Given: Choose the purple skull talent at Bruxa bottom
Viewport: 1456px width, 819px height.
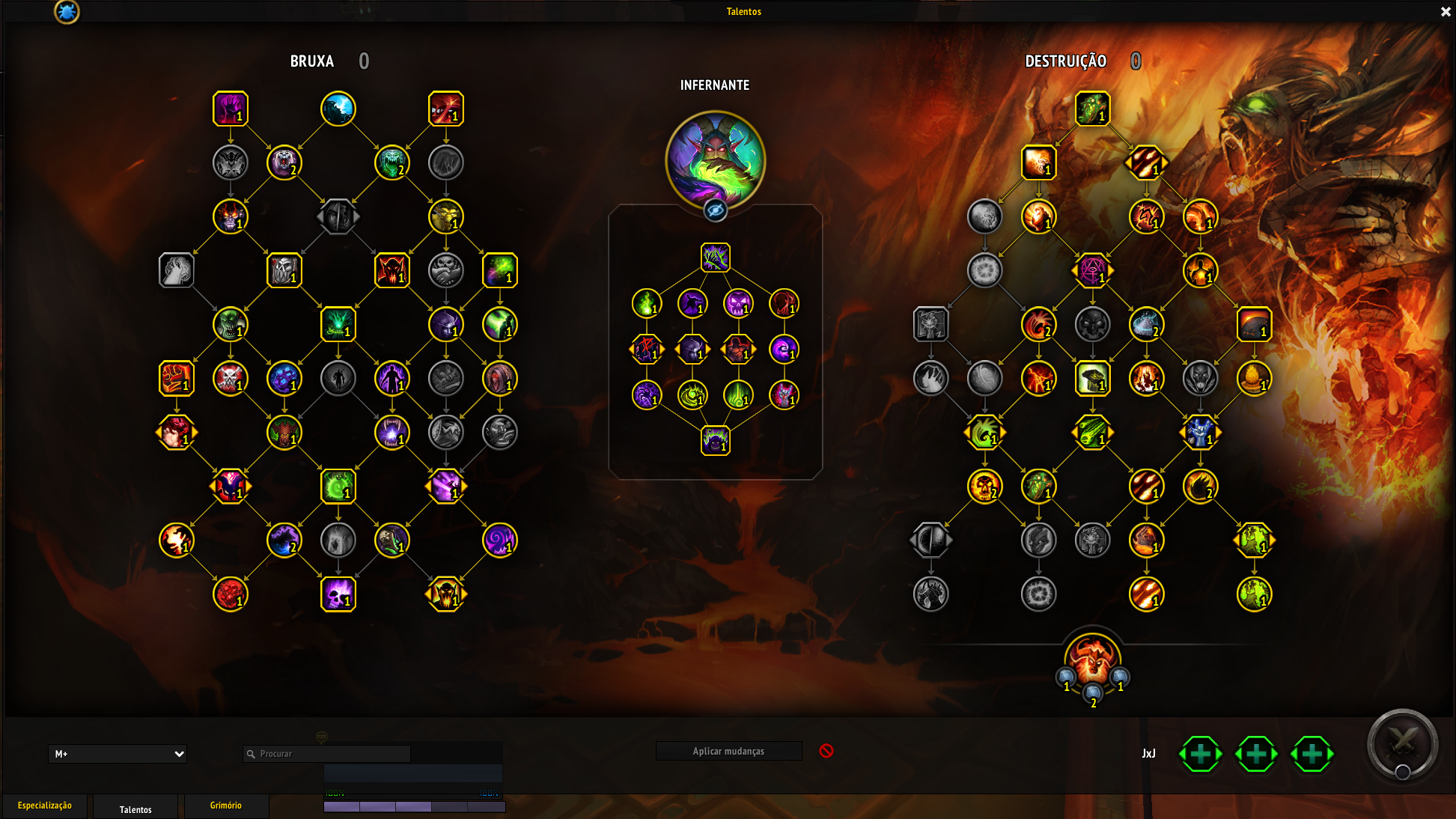Looking at the screenshot, I should (338, 594).
